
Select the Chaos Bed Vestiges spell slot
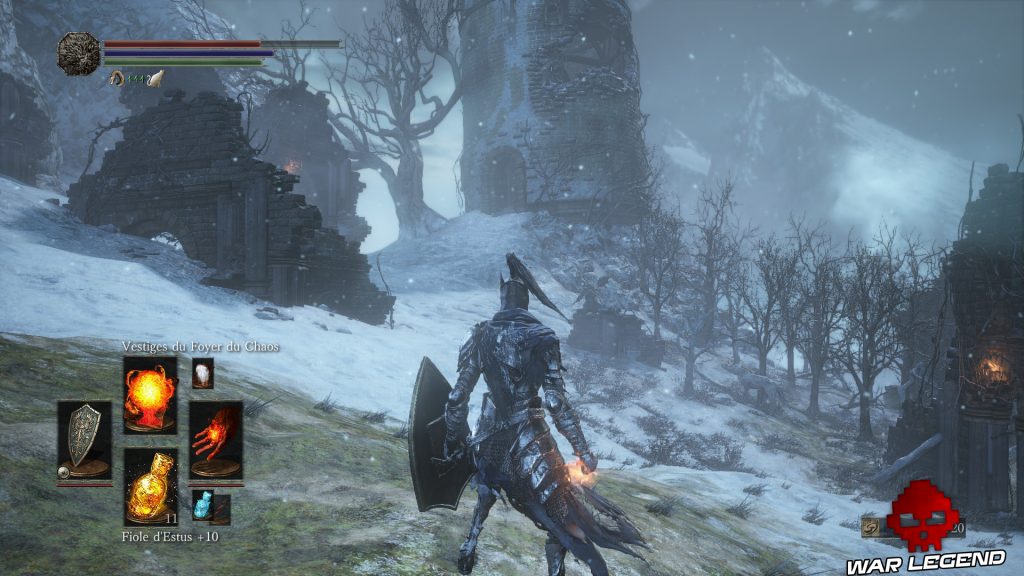coord(150,394)
